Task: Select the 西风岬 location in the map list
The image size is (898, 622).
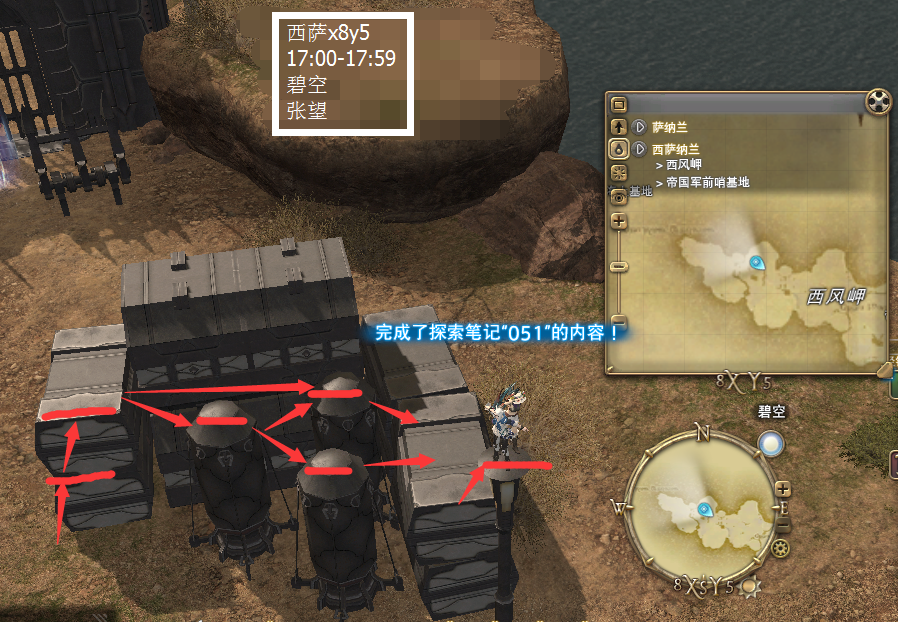Action: (x=683, y=165)
